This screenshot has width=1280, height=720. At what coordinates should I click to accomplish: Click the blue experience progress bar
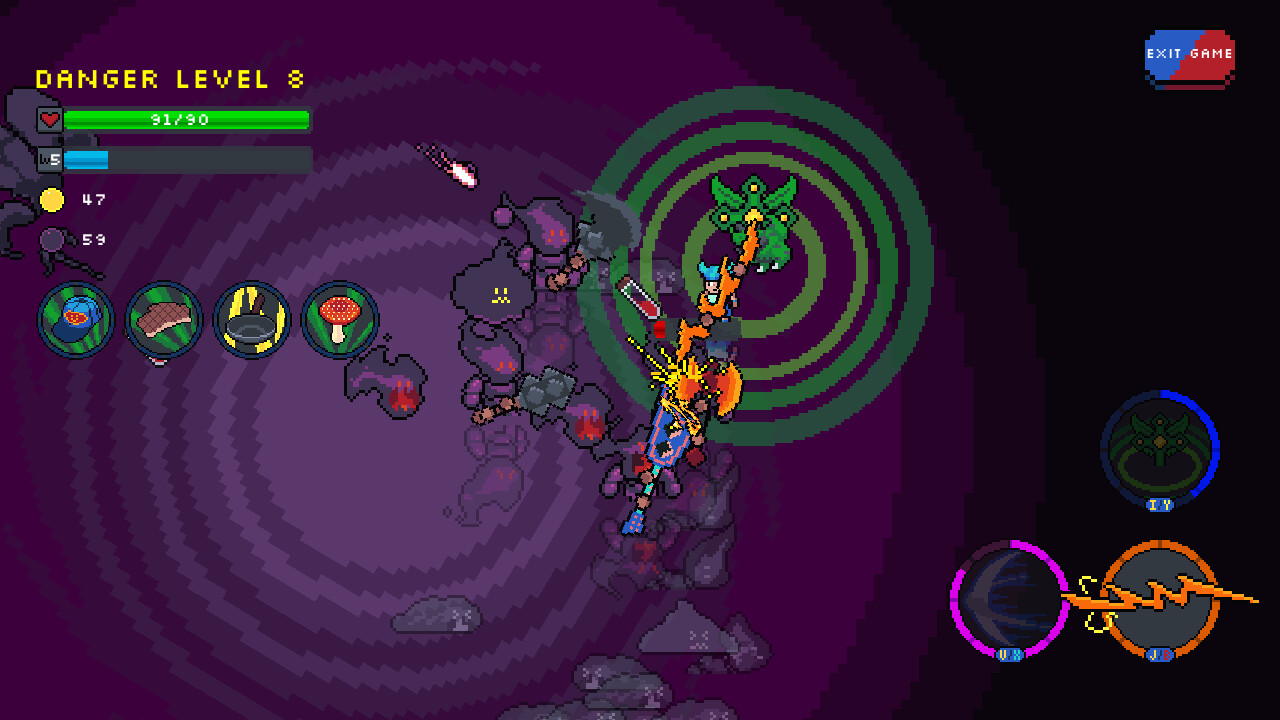pyautogui.click(x=186, y=158)
